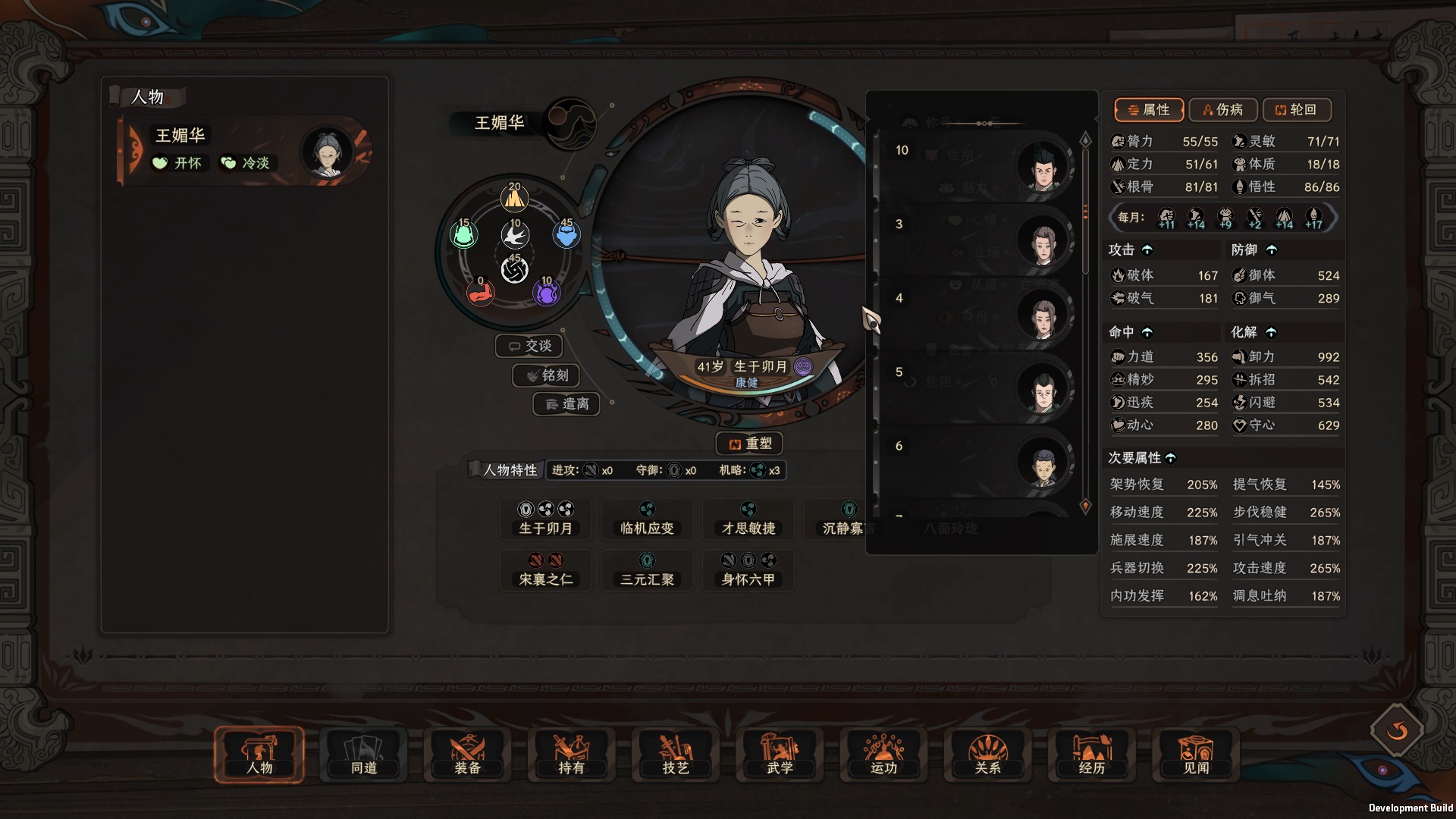Image resolution: width=1456 pixels, height=819 pixels.
Task: Click the 遣离 dismiss button
Action: tap(566, 404)
